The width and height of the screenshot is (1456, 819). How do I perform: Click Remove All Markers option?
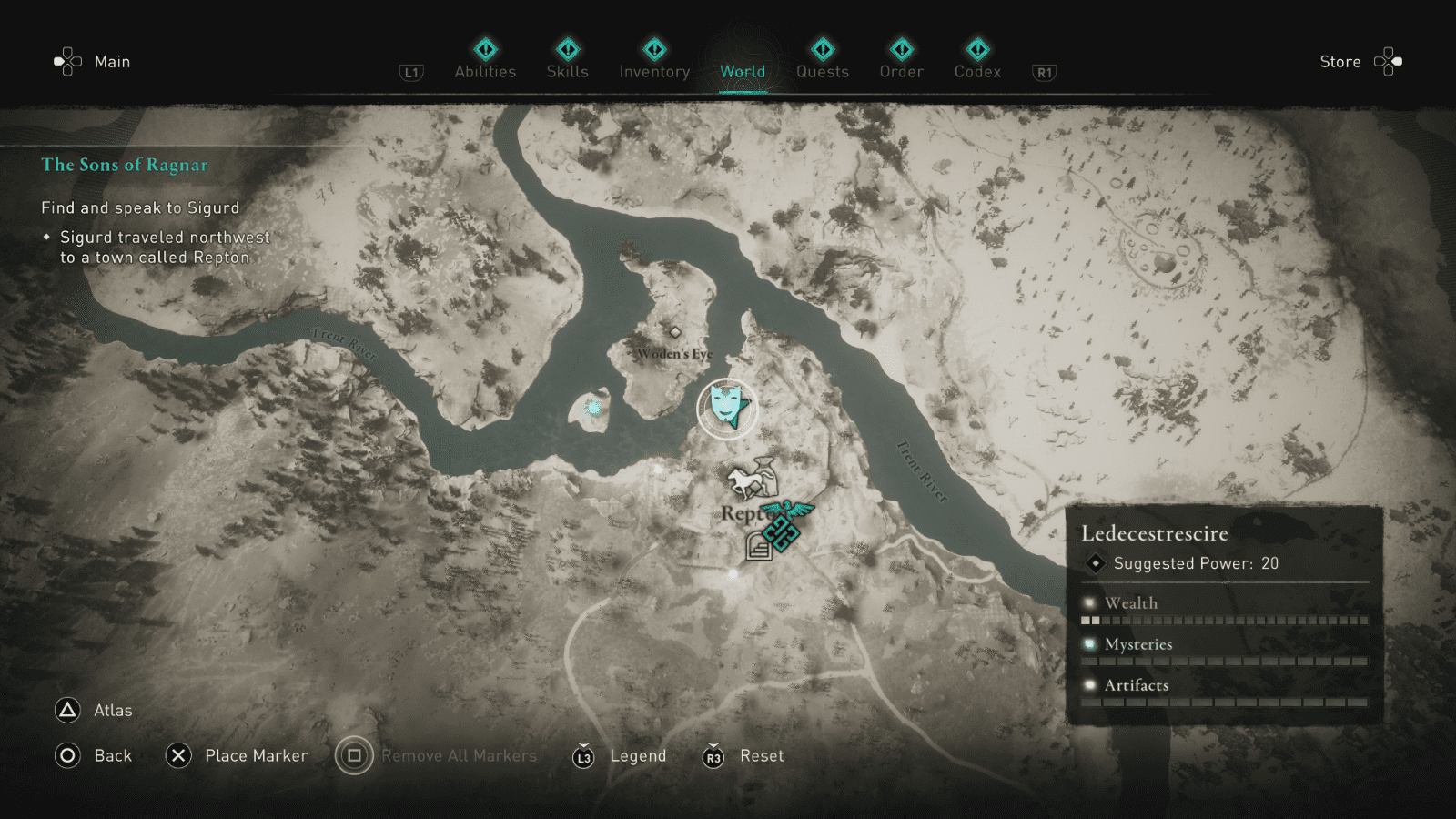click(x=459, y=755)
